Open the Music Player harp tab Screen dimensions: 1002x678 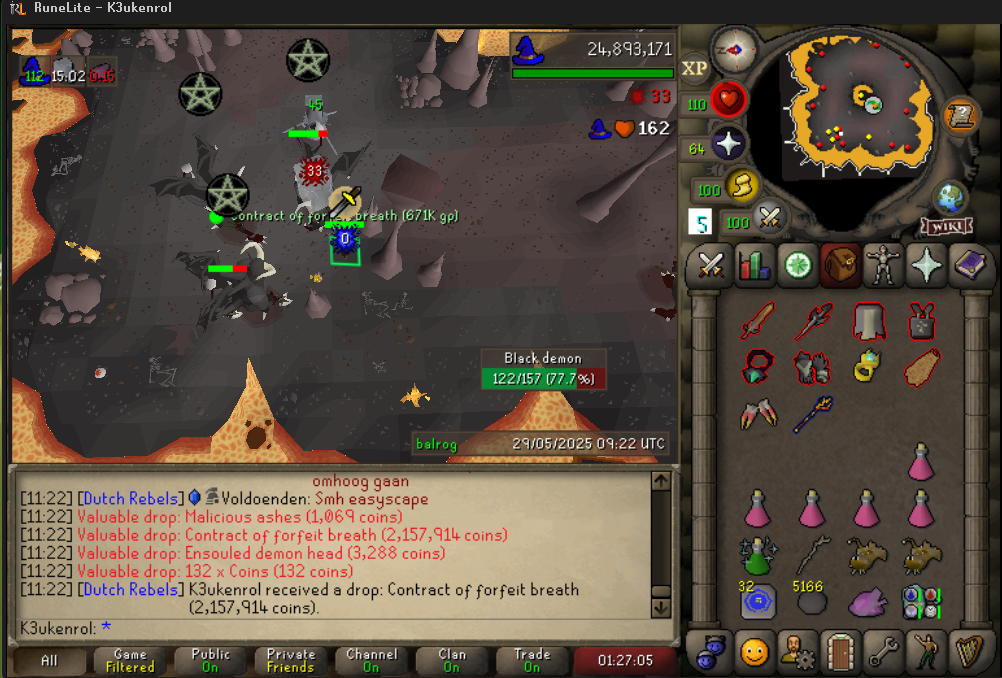(x=968, y=652)
